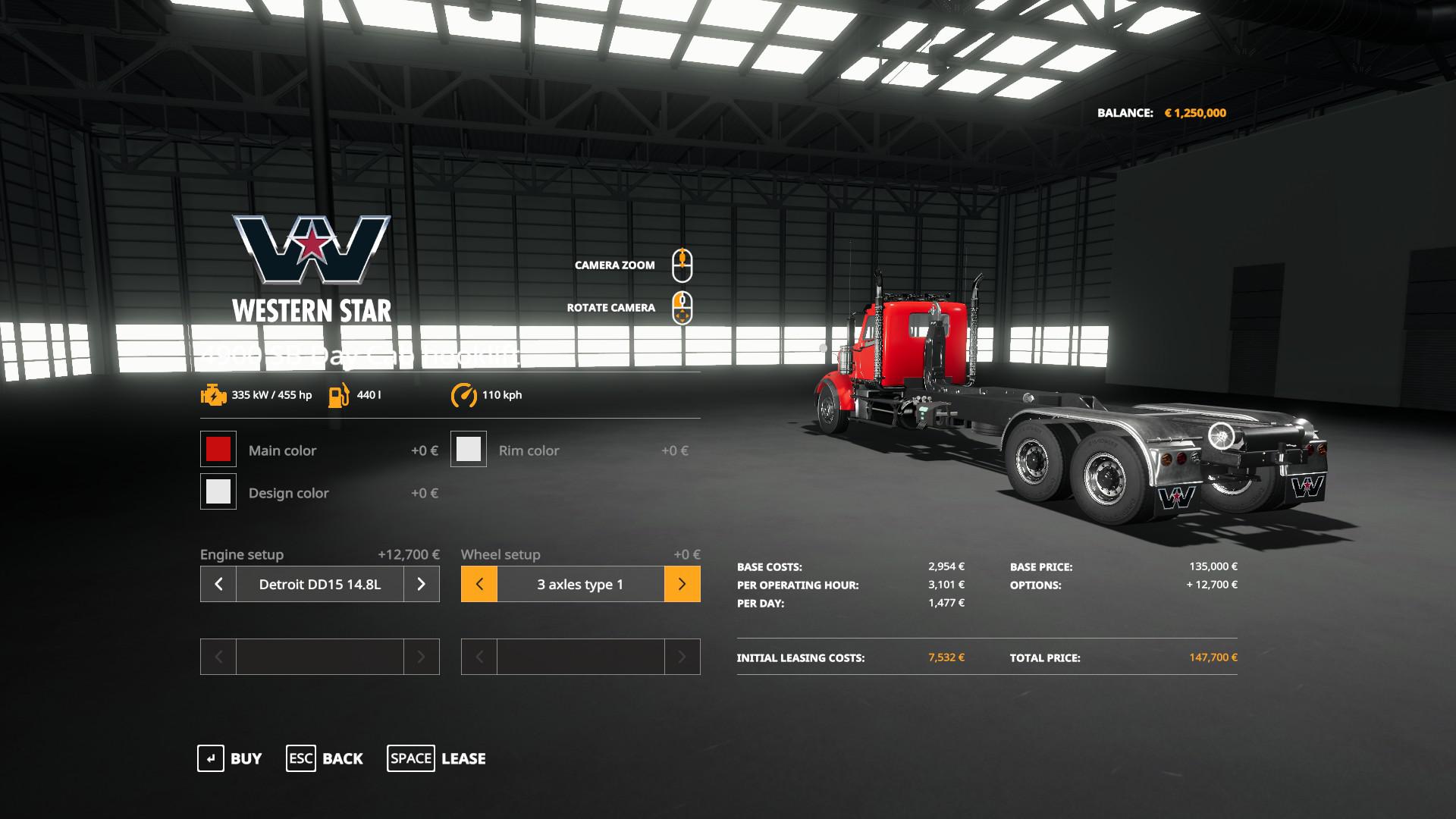Click the Detroit DD15 14.8L engine field
Image resolution: width=1456 pixels, height=819 pixels.
[x=320, y=584]
